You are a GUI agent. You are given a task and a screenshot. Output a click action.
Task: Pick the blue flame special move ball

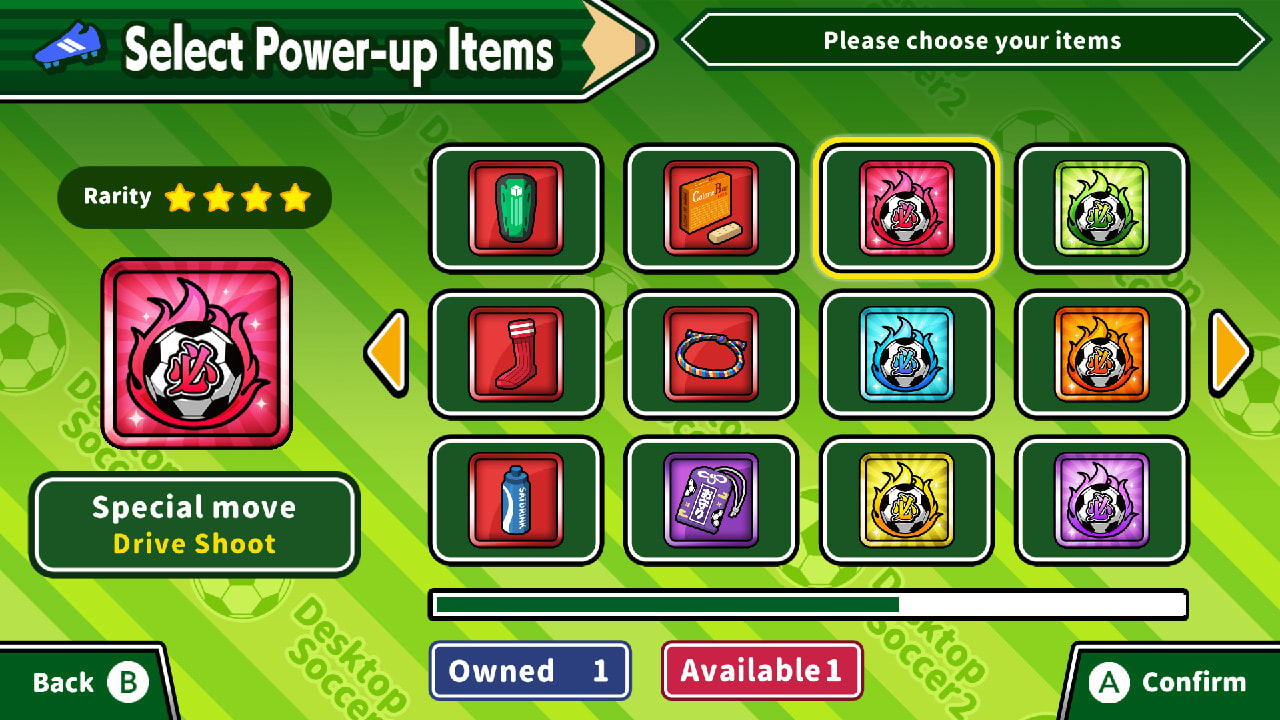[905, 355]
